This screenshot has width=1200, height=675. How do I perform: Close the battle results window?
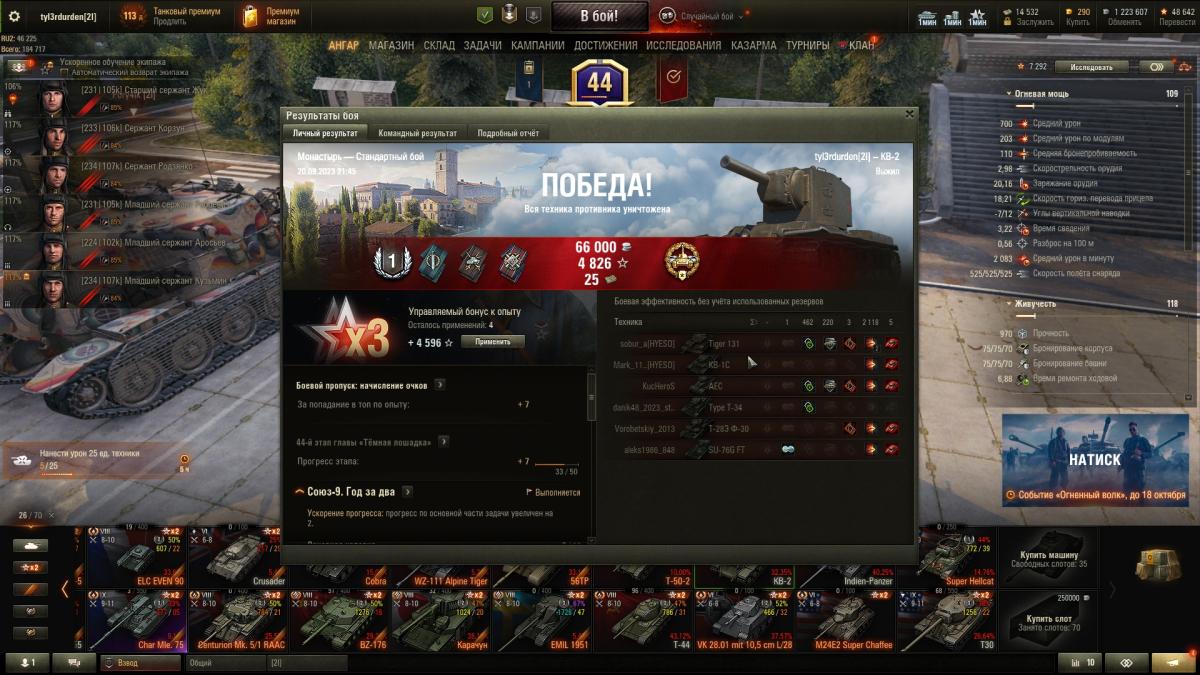909,114
